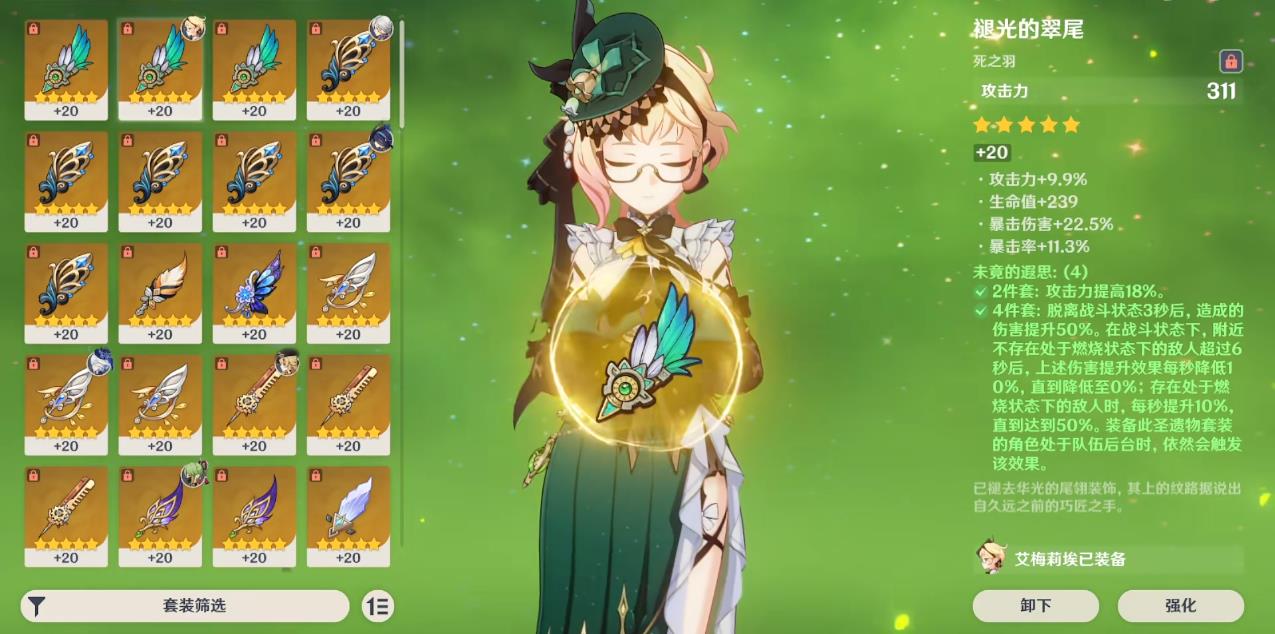The width and height of the screenshot is (1275, 634).
Task: Open the artifact sort order list
Action: coord(378,606)
